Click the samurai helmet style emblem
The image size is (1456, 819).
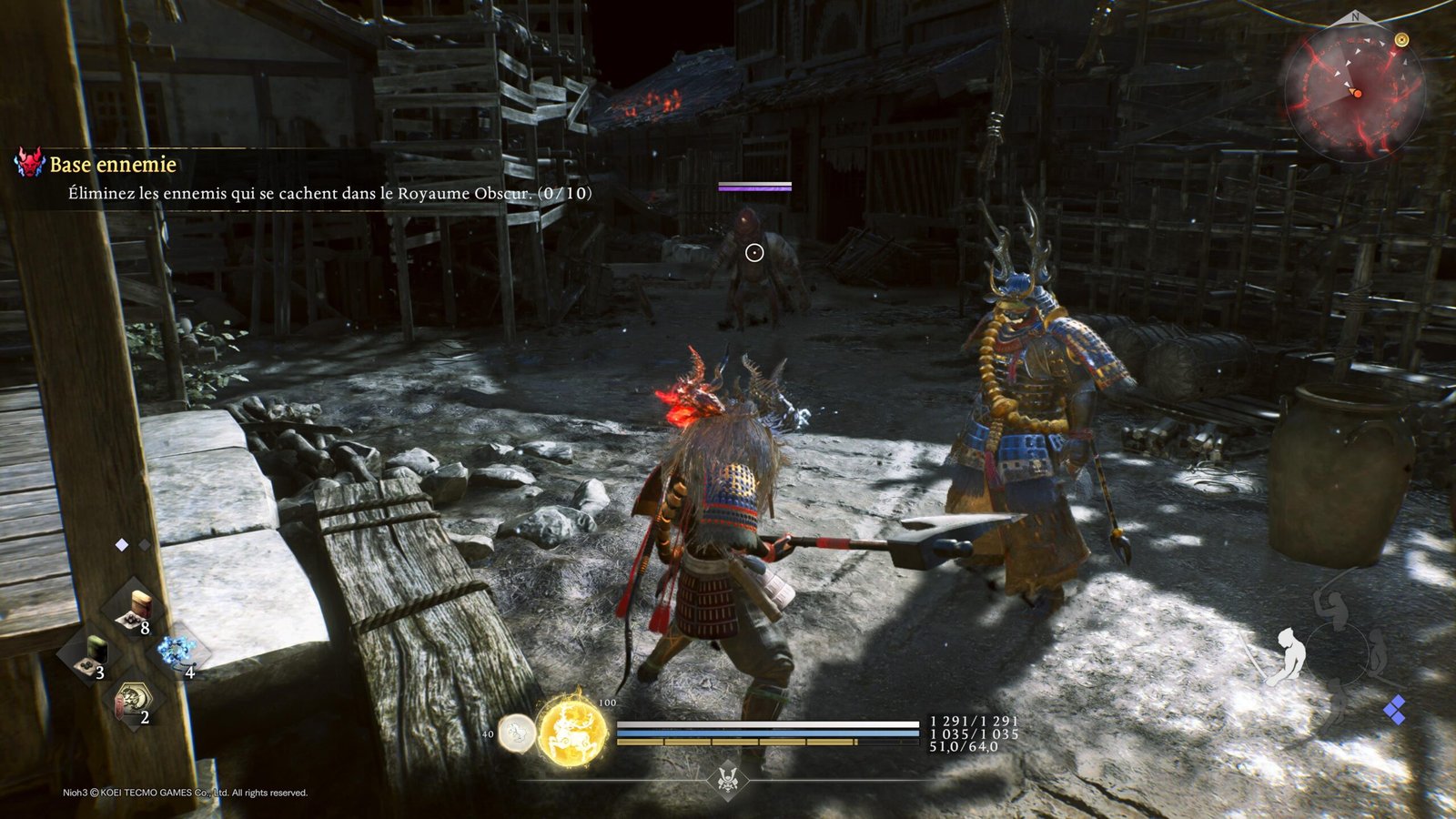727,780
